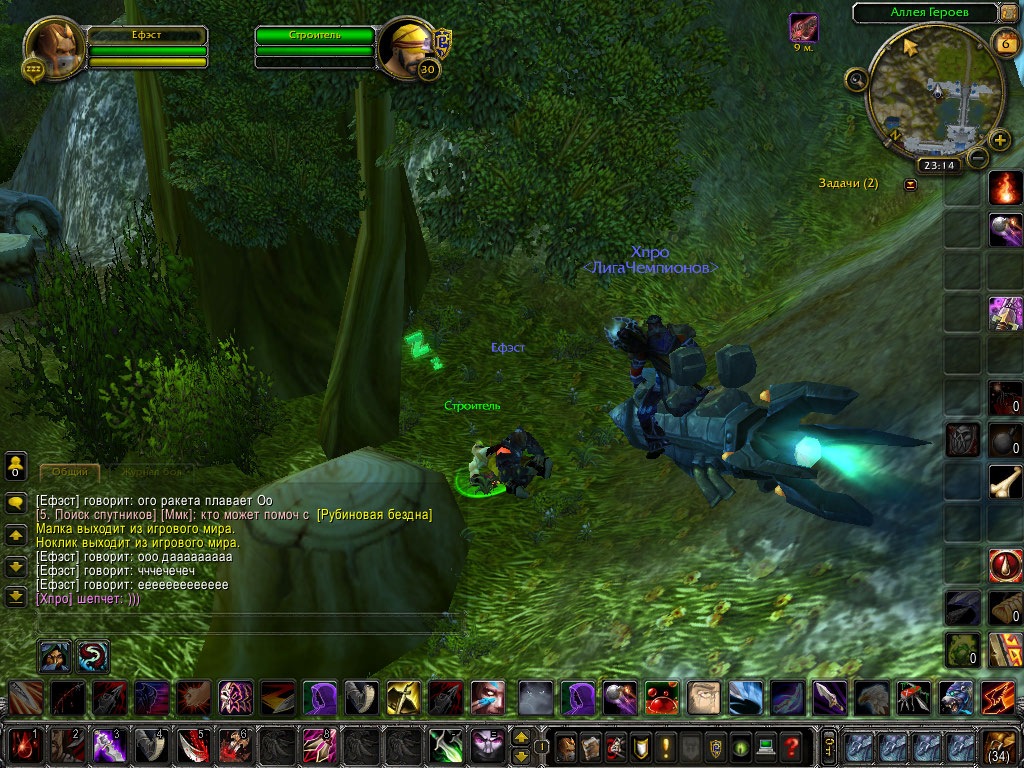Click the minimap zoom-in plus button

click(x=1000, y=139)
